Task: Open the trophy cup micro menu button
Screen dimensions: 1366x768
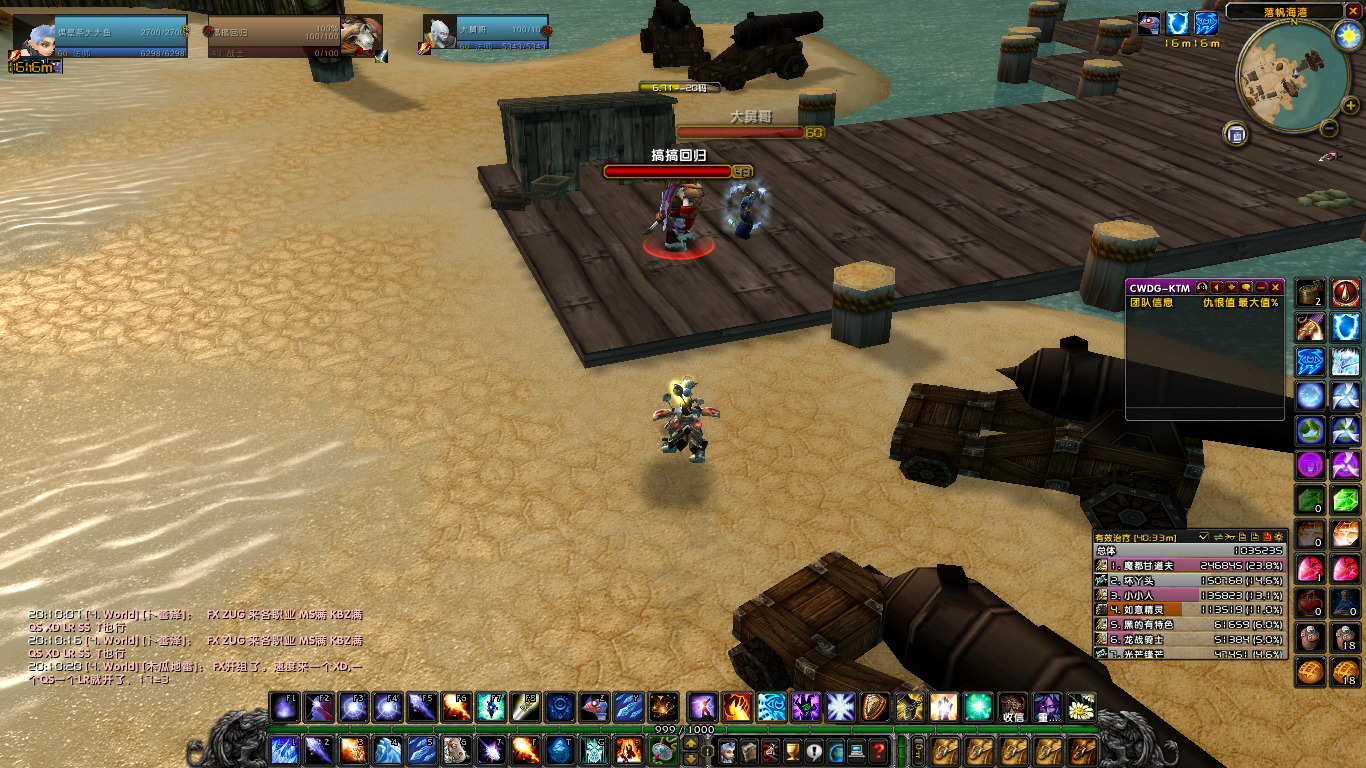Action: (792, 751)
